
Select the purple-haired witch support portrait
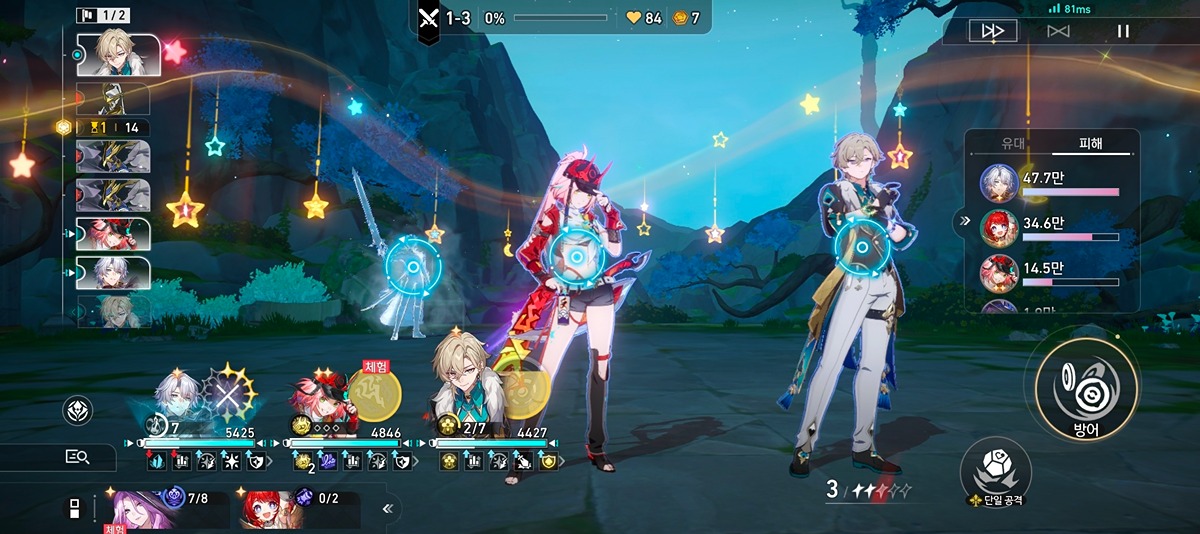coord(133,508)
